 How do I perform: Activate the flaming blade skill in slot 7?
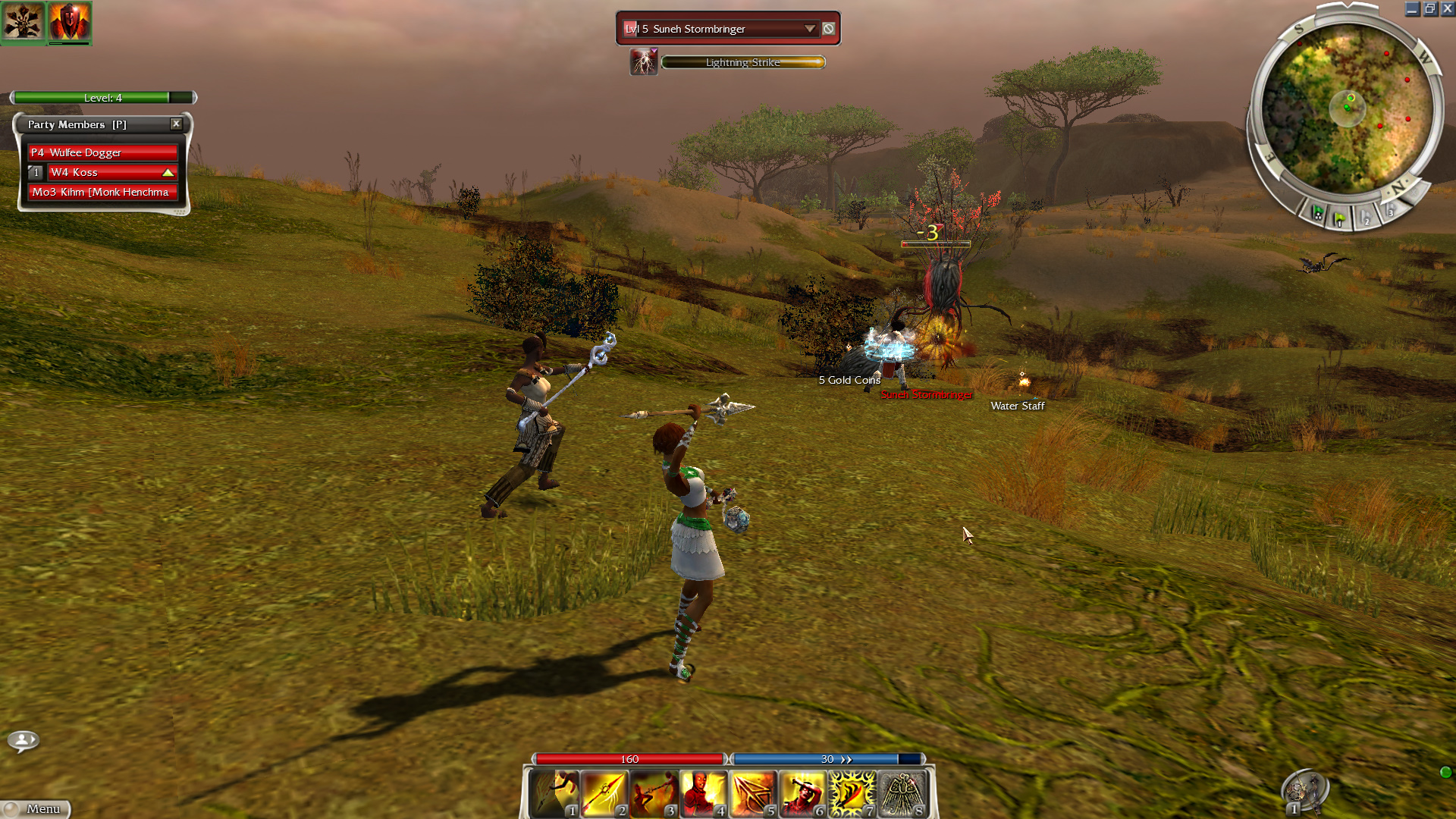[x=851, y=793]
